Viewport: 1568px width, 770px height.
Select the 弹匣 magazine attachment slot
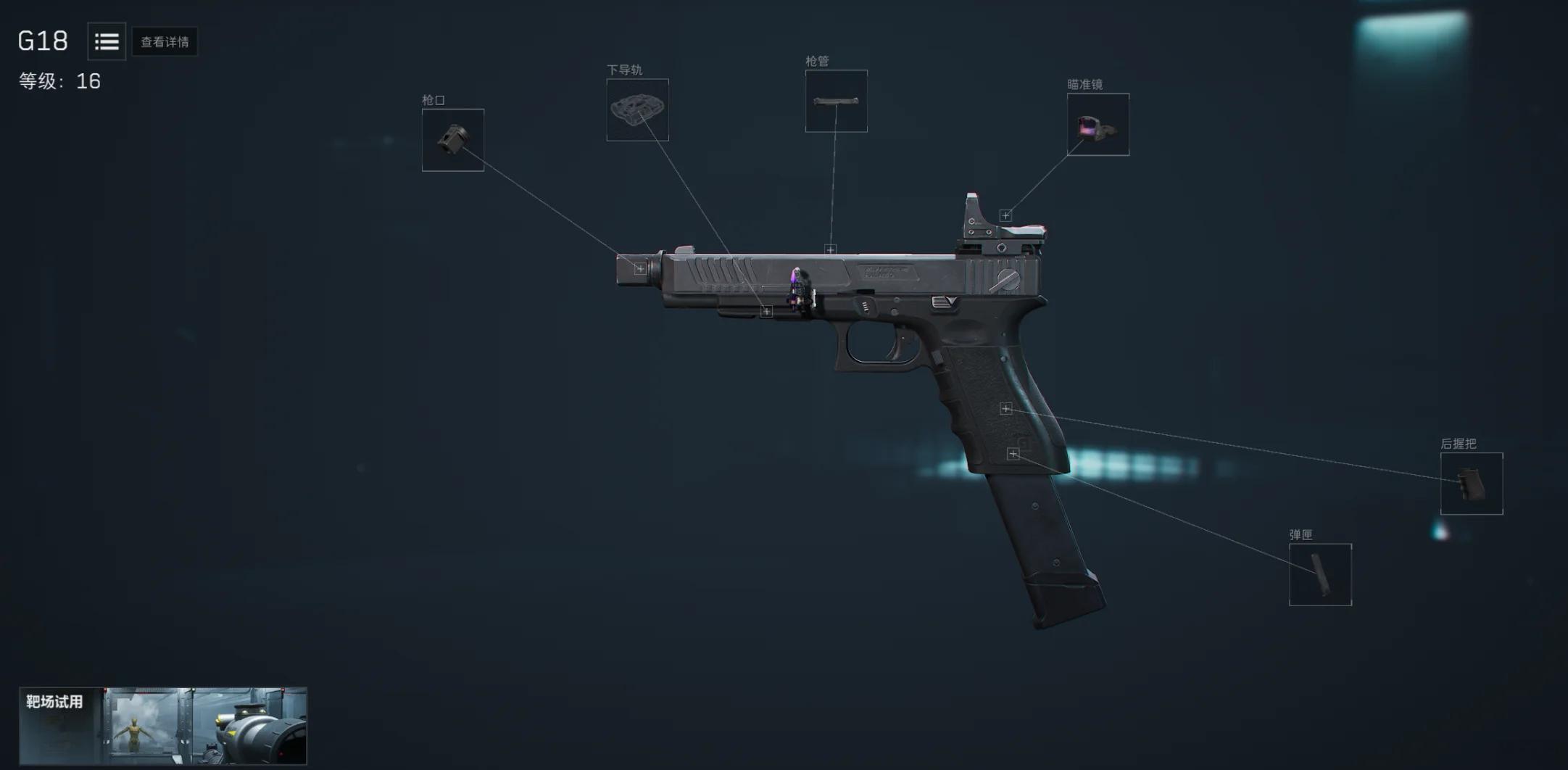pyautogui.click(x=1319, y=574)
